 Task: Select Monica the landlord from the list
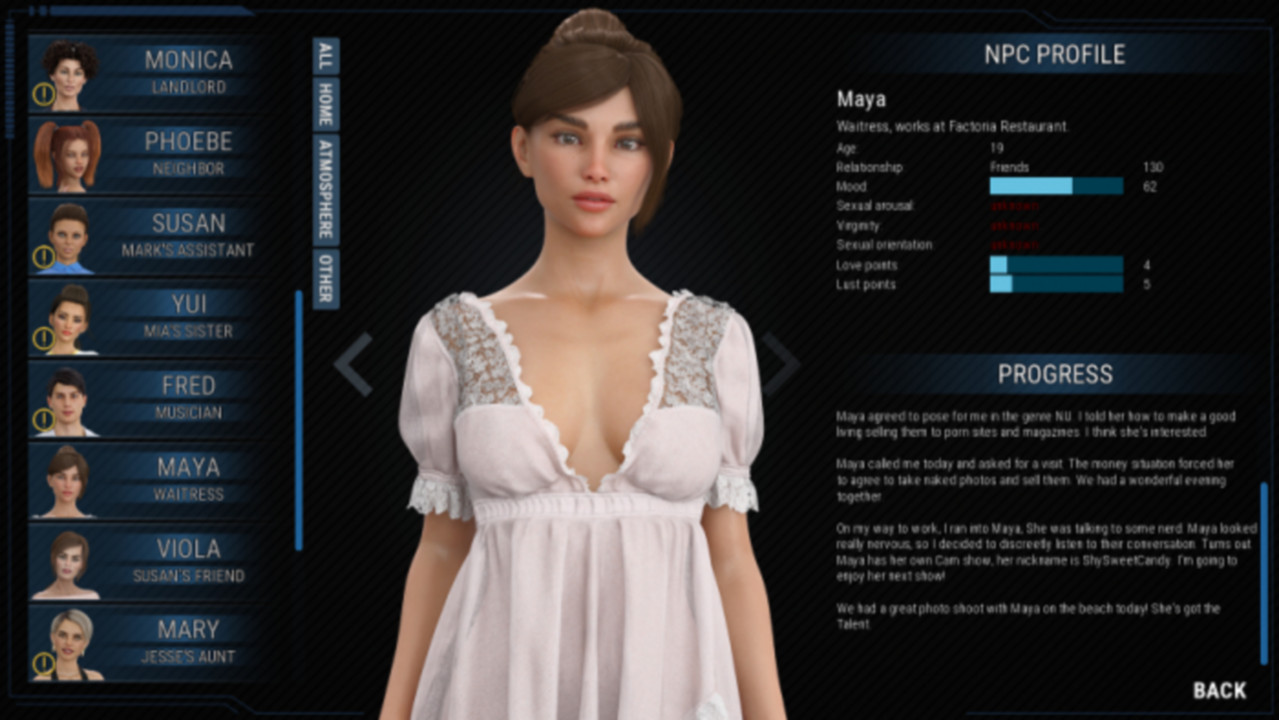[x=150, y=73]
